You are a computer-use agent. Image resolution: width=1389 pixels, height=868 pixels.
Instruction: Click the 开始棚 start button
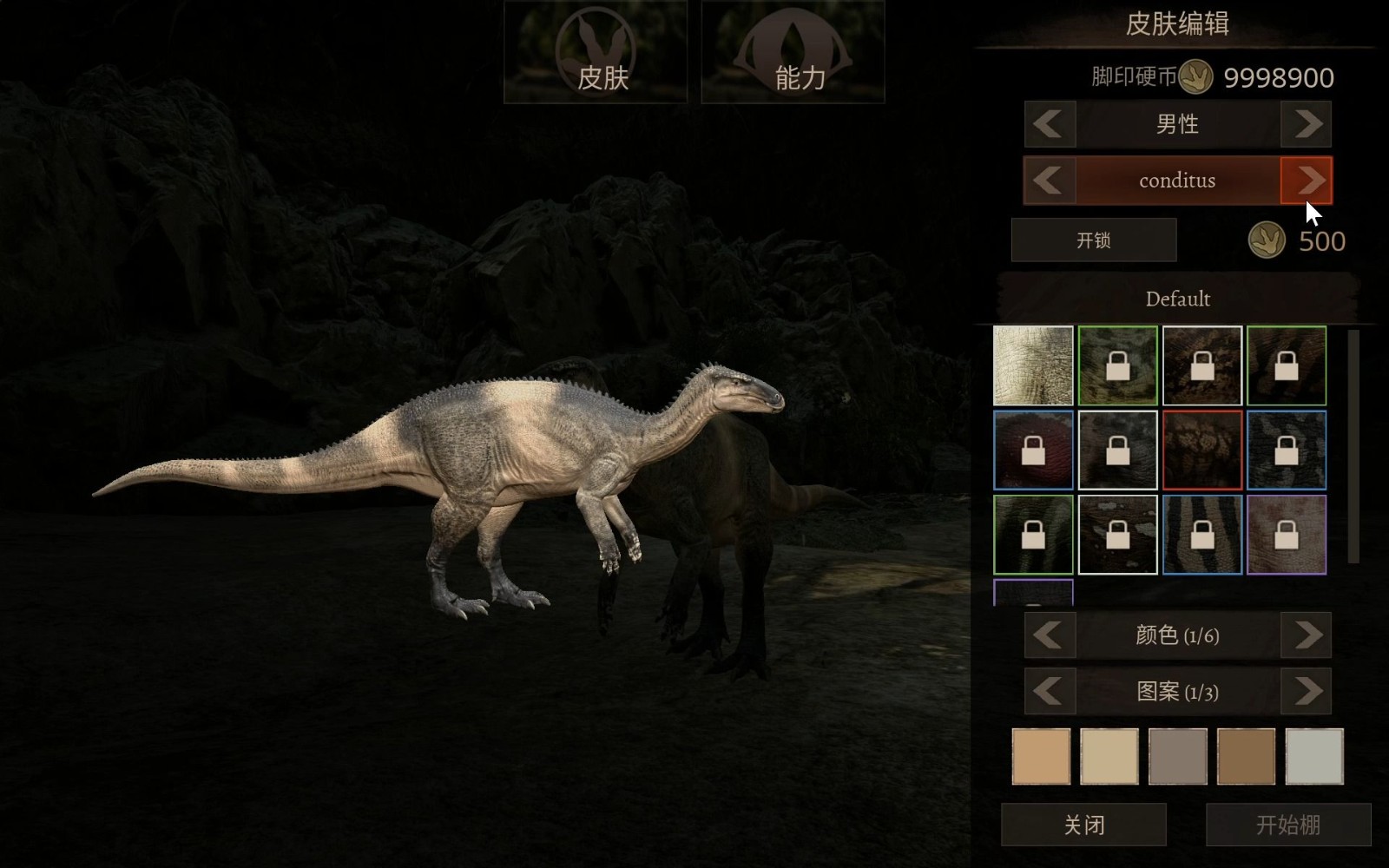click(x=1288, y=825)
